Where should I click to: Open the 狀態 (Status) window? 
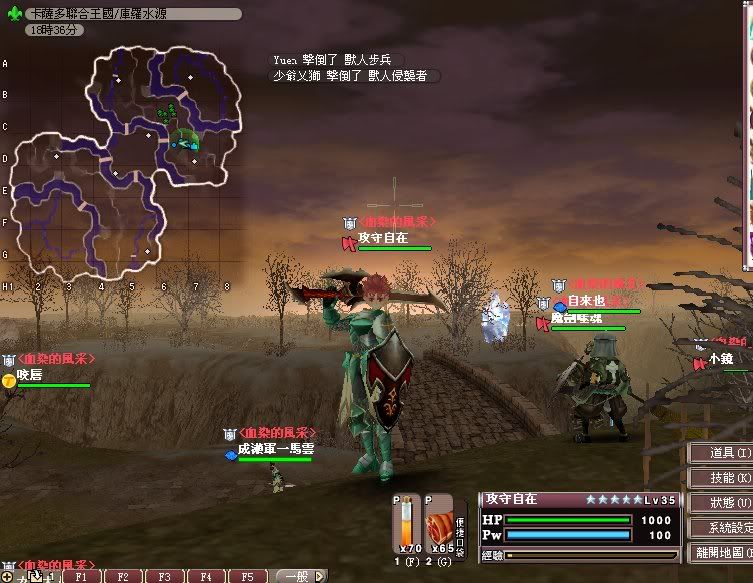[721, 503]
